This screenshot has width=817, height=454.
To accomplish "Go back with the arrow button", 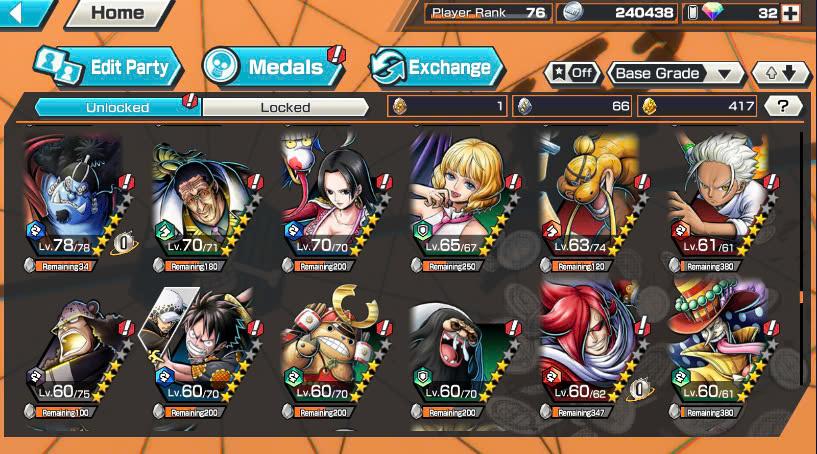I will click(x=24, y=14).
